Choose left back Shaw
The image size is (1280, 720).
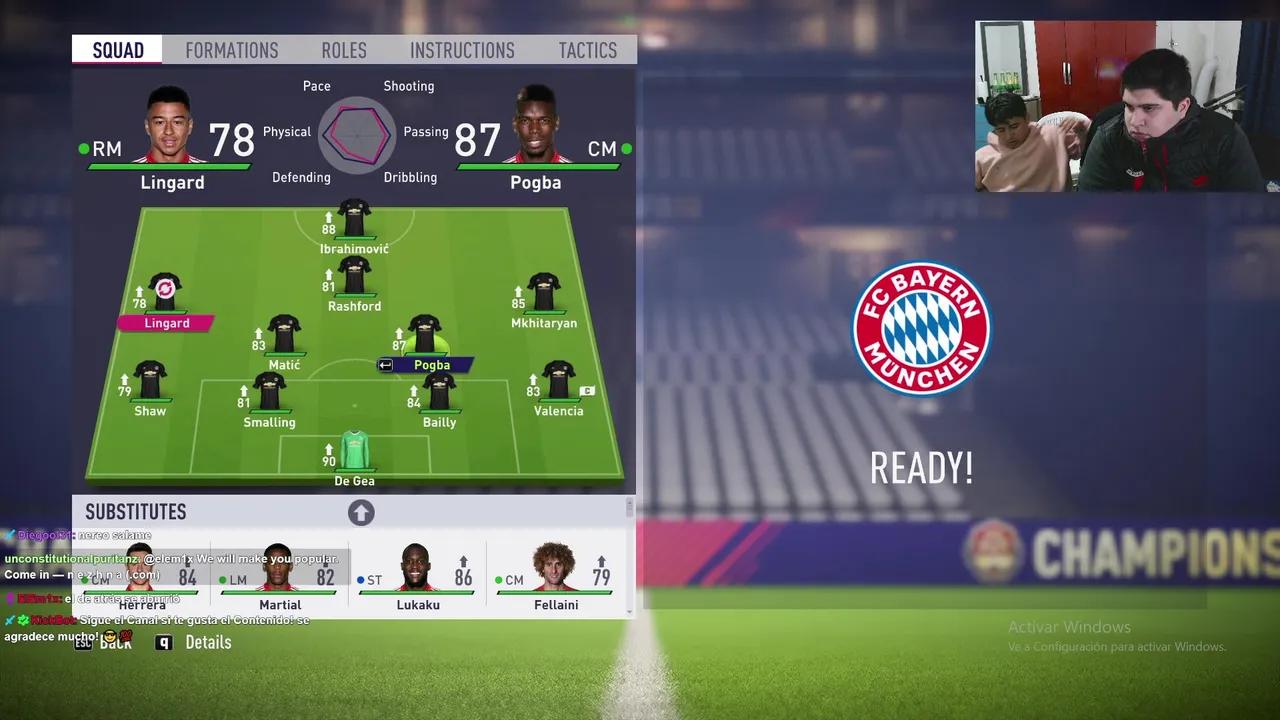coord(150,381)
